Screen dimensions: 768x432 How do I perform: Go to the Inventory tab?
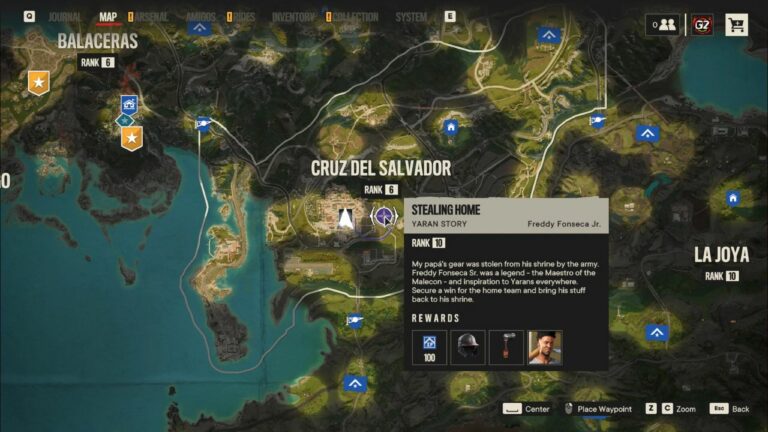tap(293, 17)
